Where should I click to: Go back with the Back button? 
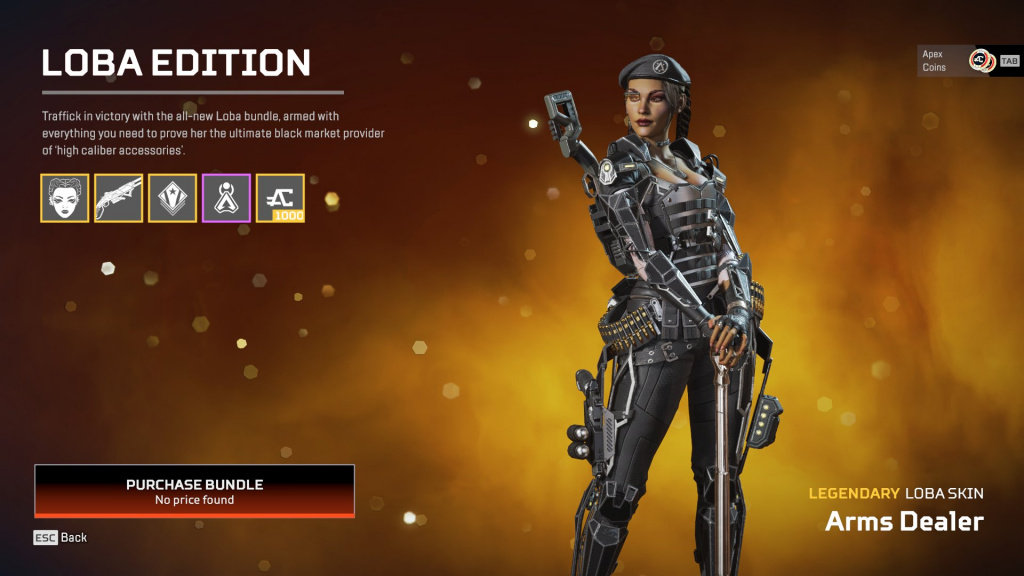coord(61,538)
